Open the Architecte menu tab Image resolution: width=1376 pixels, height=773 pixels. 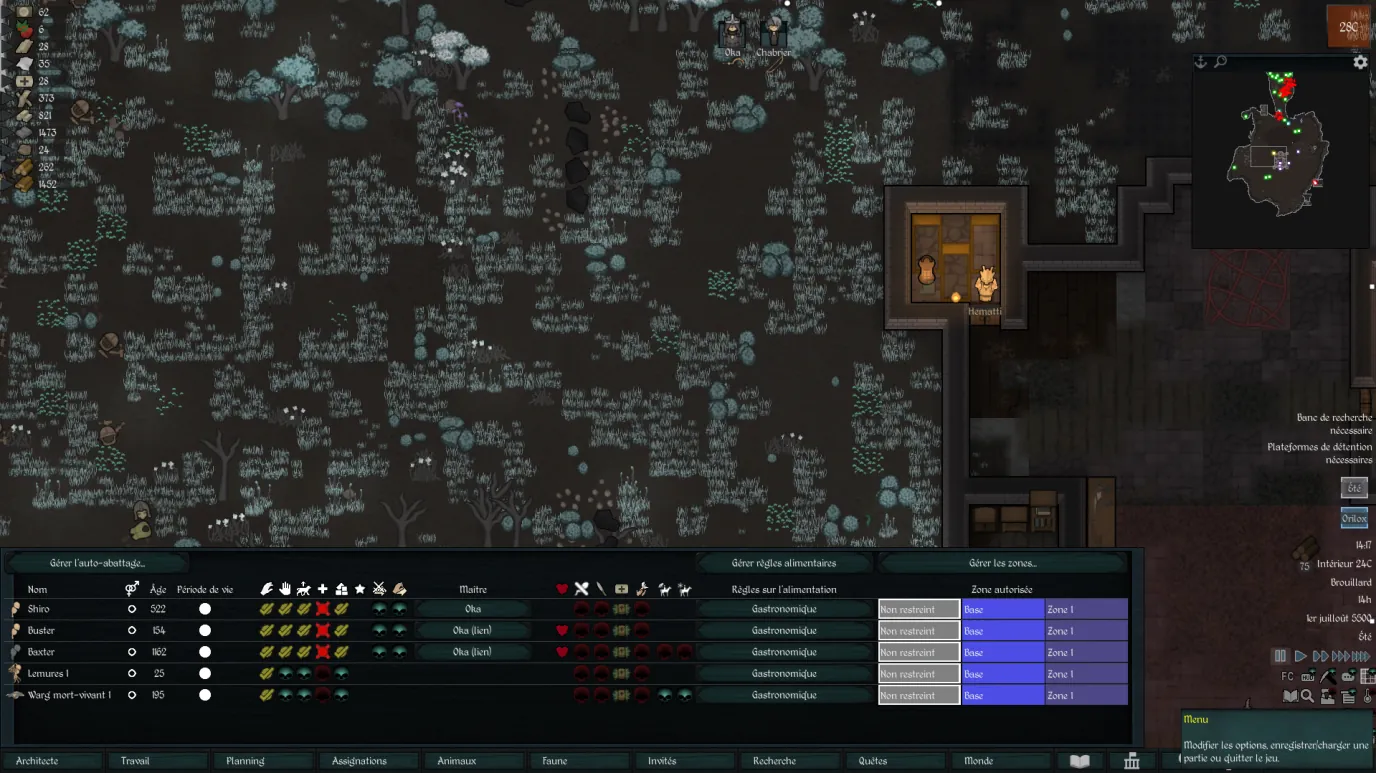tap(52, 761)
